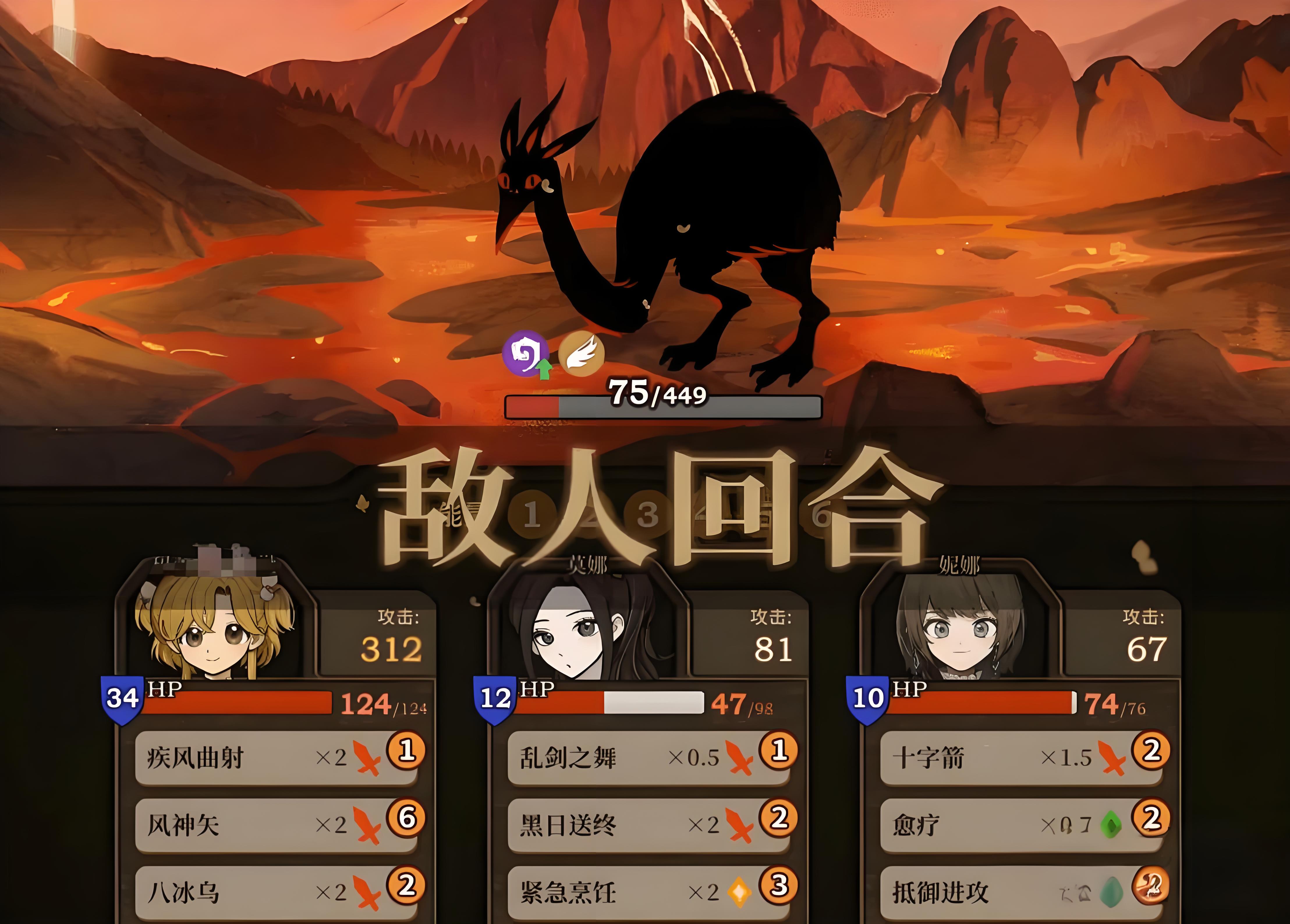
Task: Use the 风神矢 skill
Action: [x=276, y=825]
